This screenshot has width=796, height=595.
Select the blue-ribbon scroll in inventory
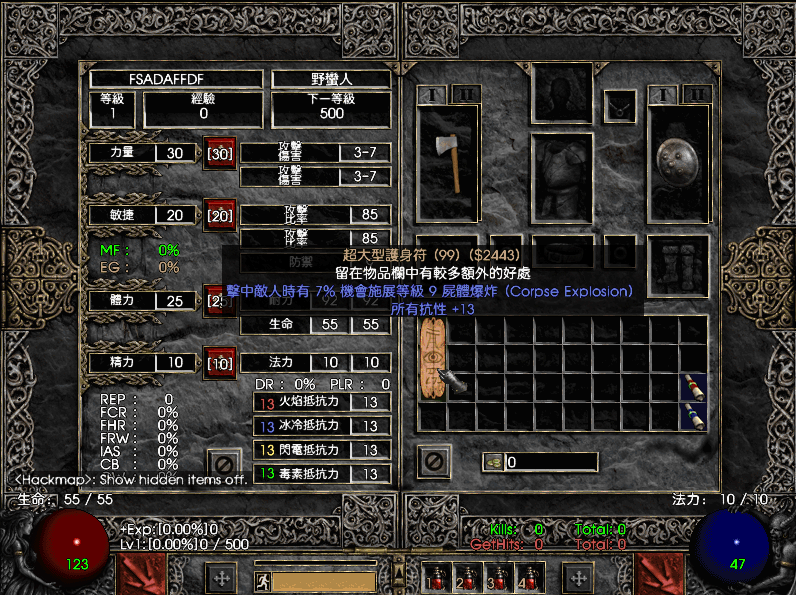tap(692, 415)
